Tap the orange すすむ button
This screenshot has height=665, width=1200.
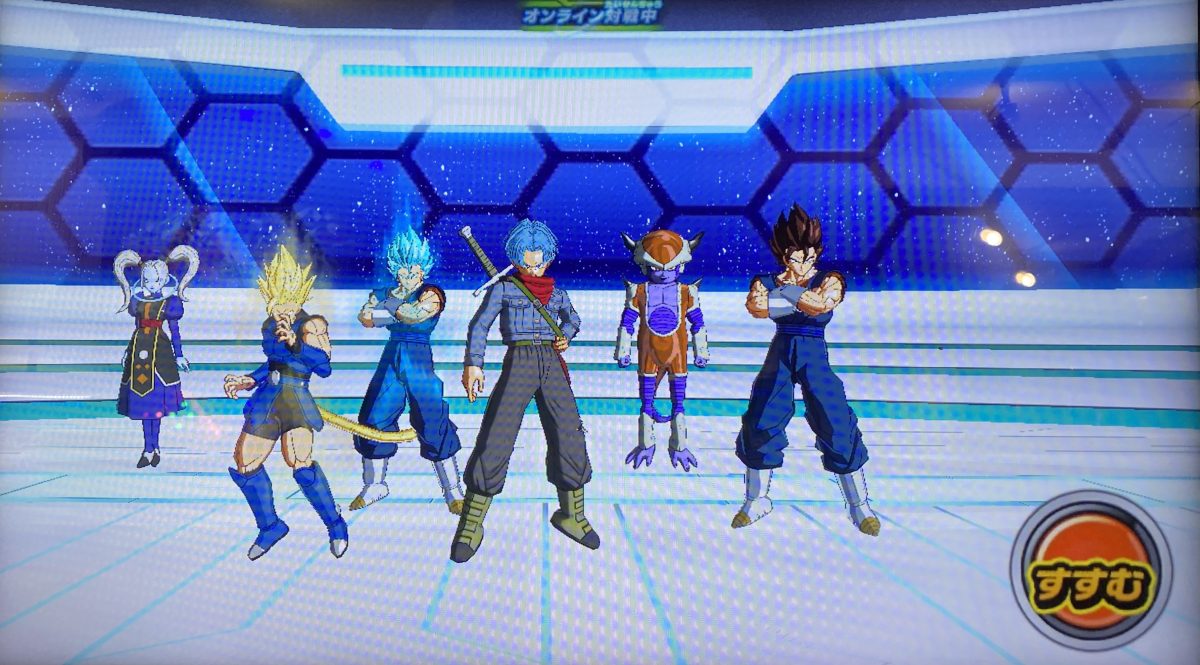[x=1090, y=573]
